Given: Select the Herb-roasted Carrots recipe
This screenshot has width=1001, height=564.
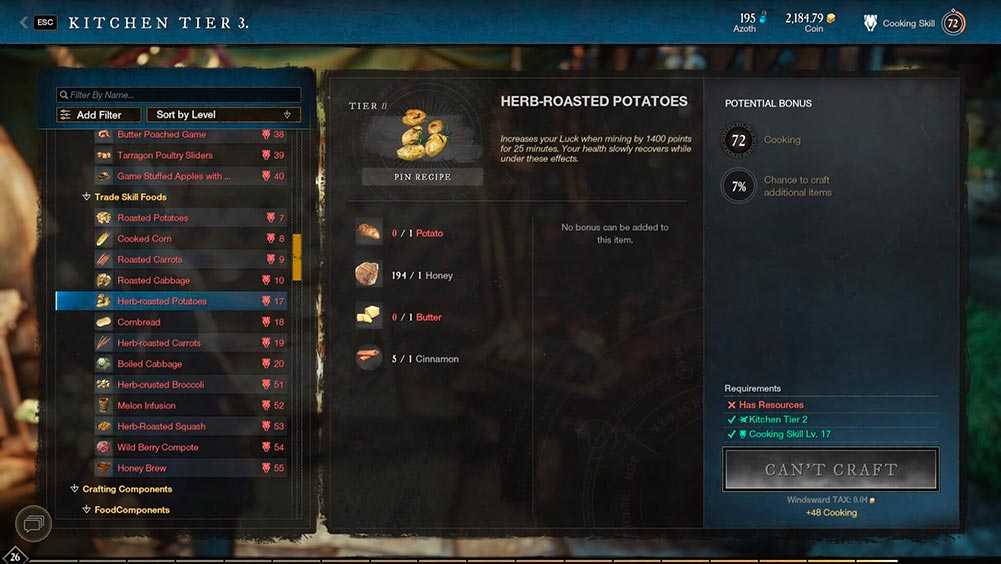Looking at the screenshot, I should tap(158, 343).
